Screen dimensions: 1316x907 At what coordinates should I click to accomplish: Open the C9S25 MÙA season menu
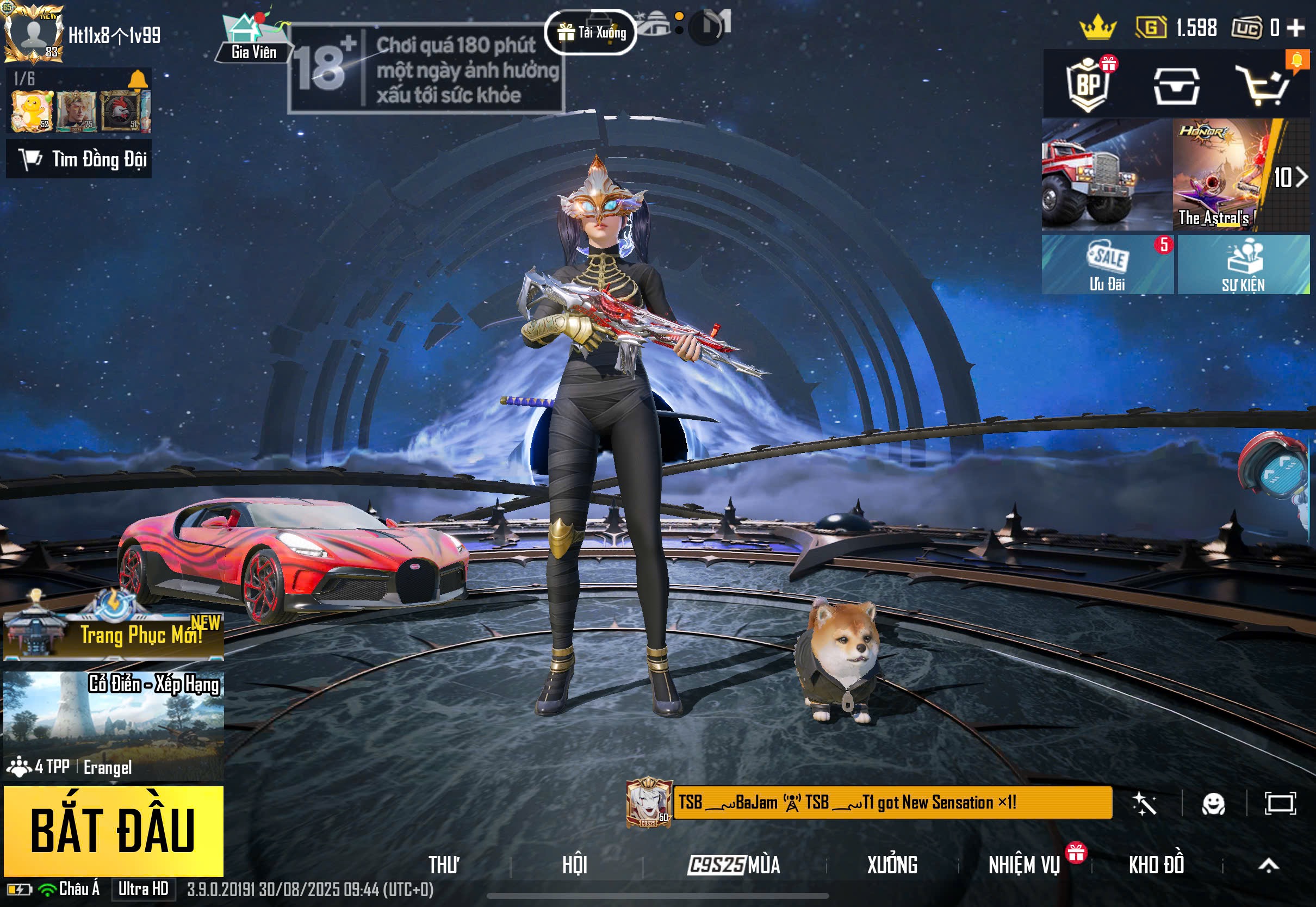[x=734, y=865]
